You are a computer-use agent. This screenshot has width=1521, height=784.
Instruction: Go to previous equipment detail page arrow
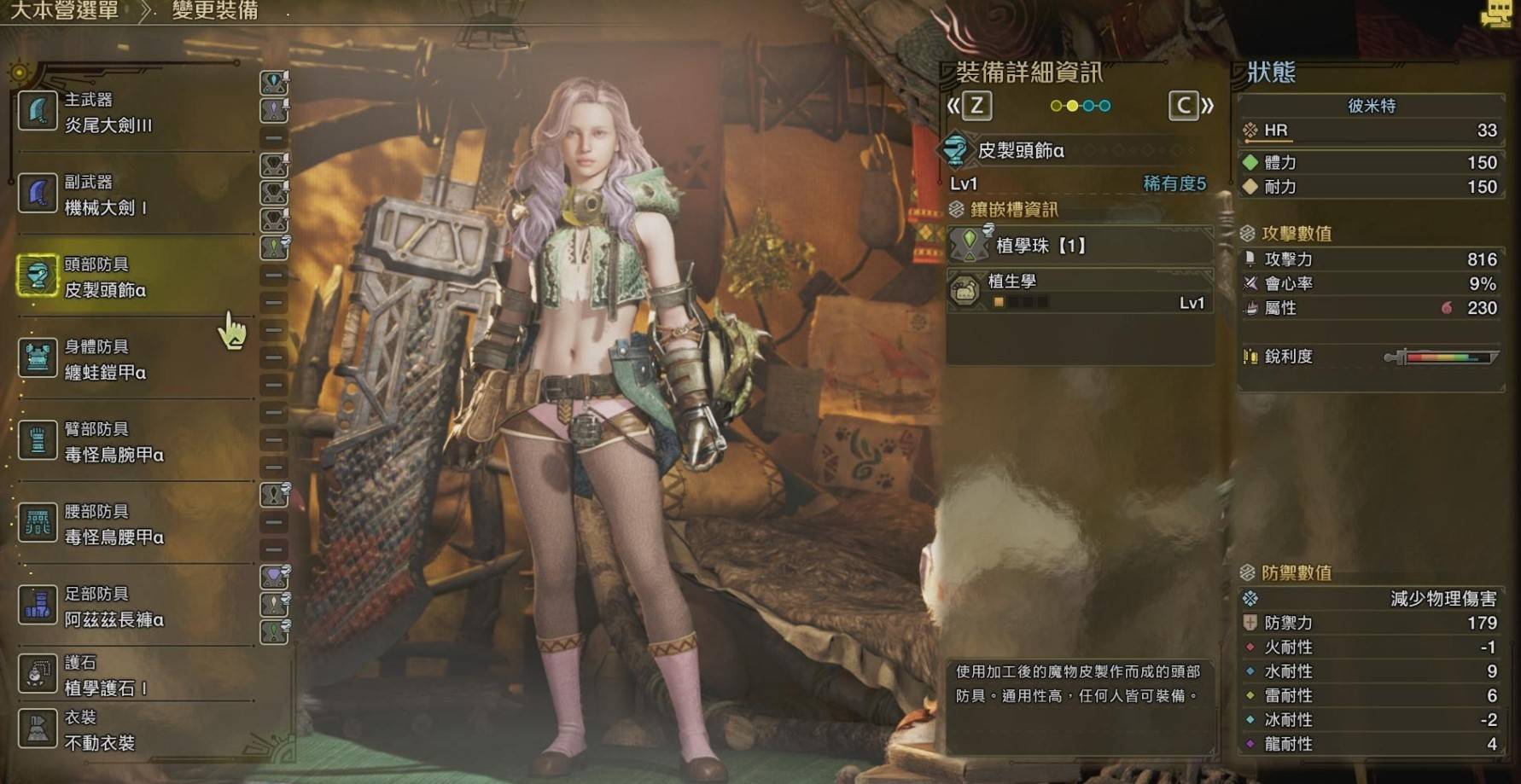968,106
